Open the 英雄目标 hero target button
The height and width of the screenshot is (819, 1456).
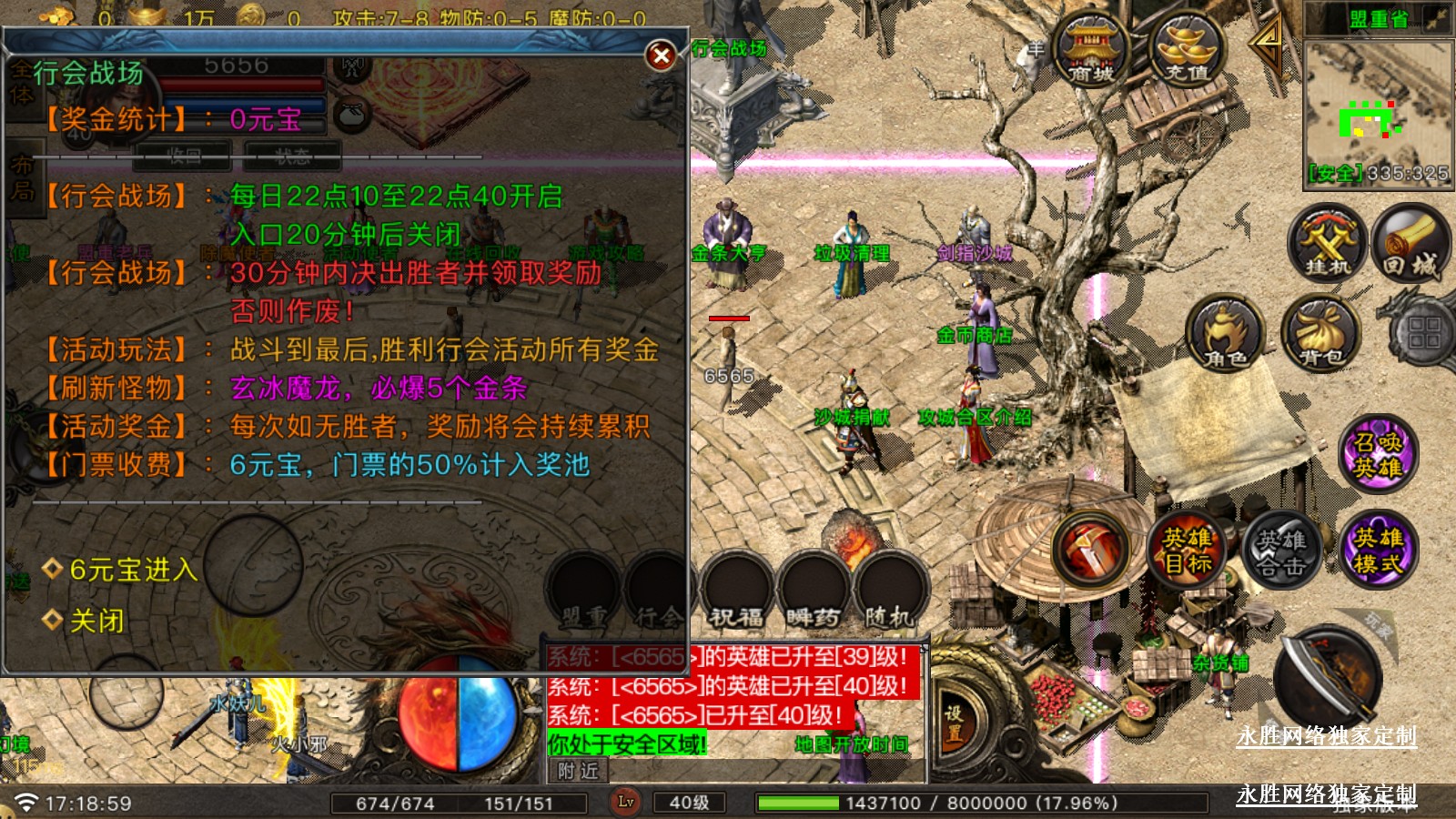[1188, 550]
